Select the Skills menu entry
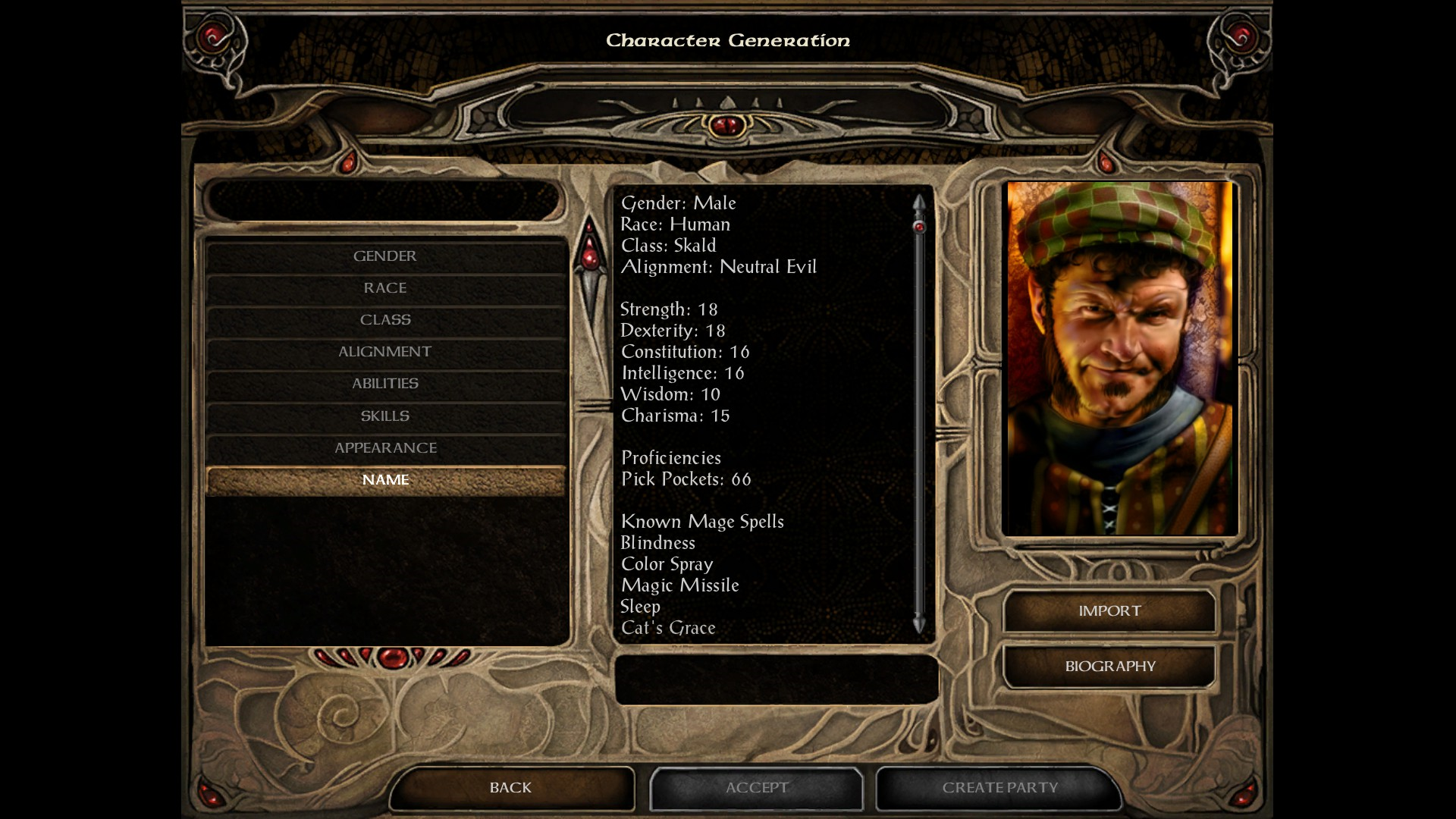1456x819 pixels. (385, 416)
